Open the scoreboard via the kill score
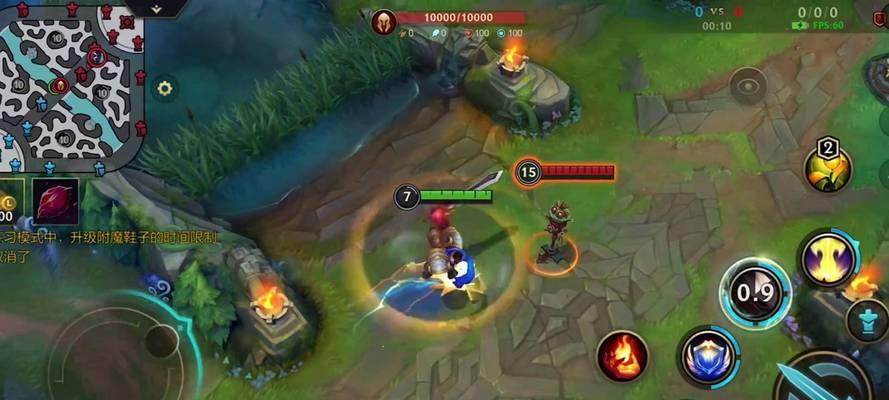889x400 pixels. [x=717, y=12]
